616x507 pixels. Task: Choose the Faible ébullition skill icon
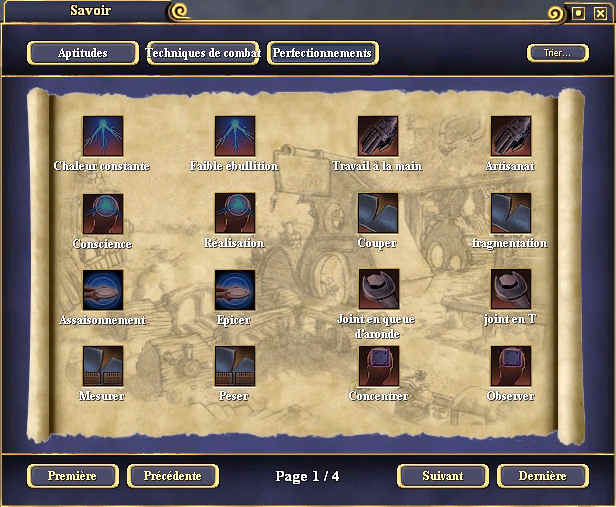(x=235, y=135)
